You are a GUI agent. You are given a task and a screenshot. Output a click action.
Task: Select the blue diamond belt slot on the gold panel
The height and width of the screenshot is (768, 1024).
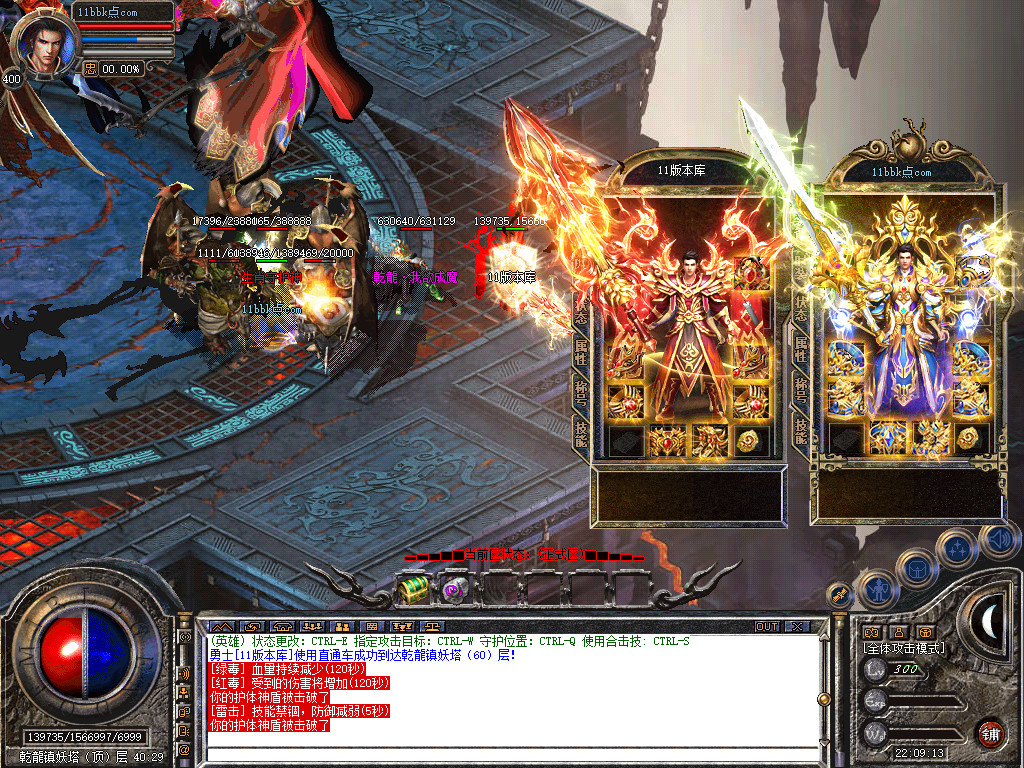pos(886,438)
